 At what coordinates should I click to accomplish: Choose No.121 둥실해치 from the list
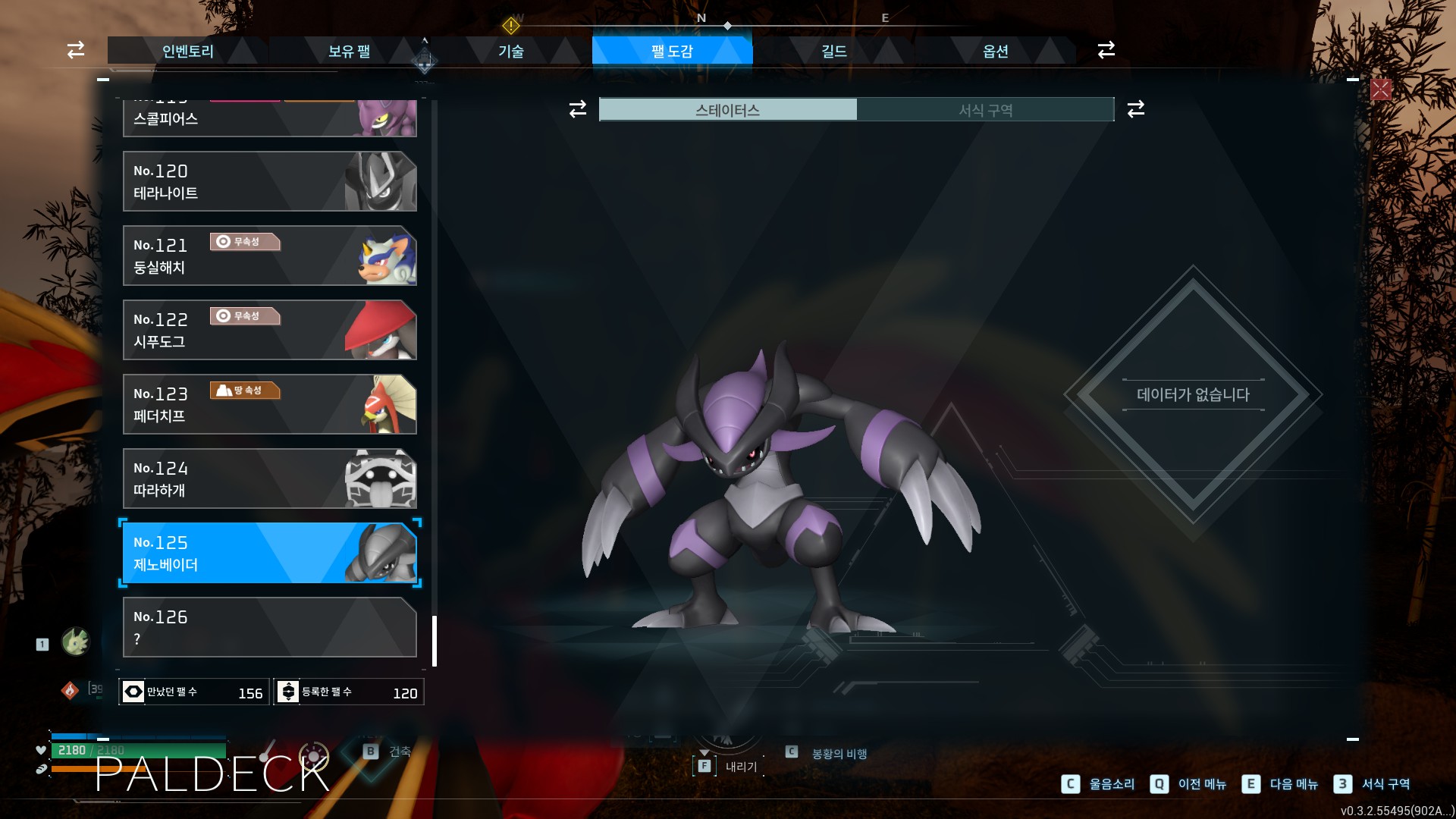(x=269, y=256)
